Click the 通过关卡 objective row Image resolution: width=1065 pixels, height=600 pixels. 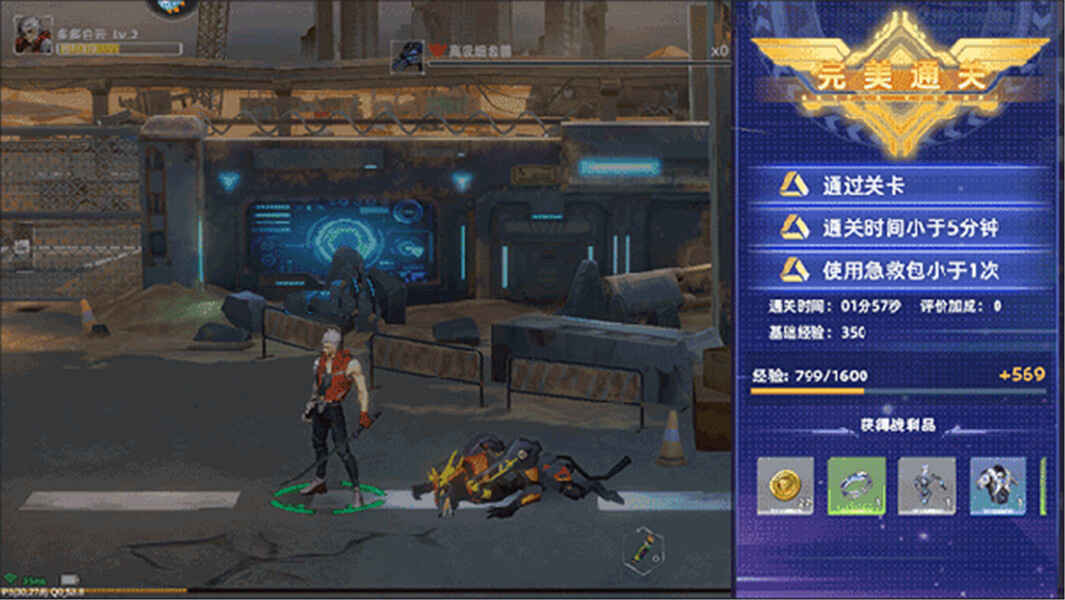click(898, 185)
